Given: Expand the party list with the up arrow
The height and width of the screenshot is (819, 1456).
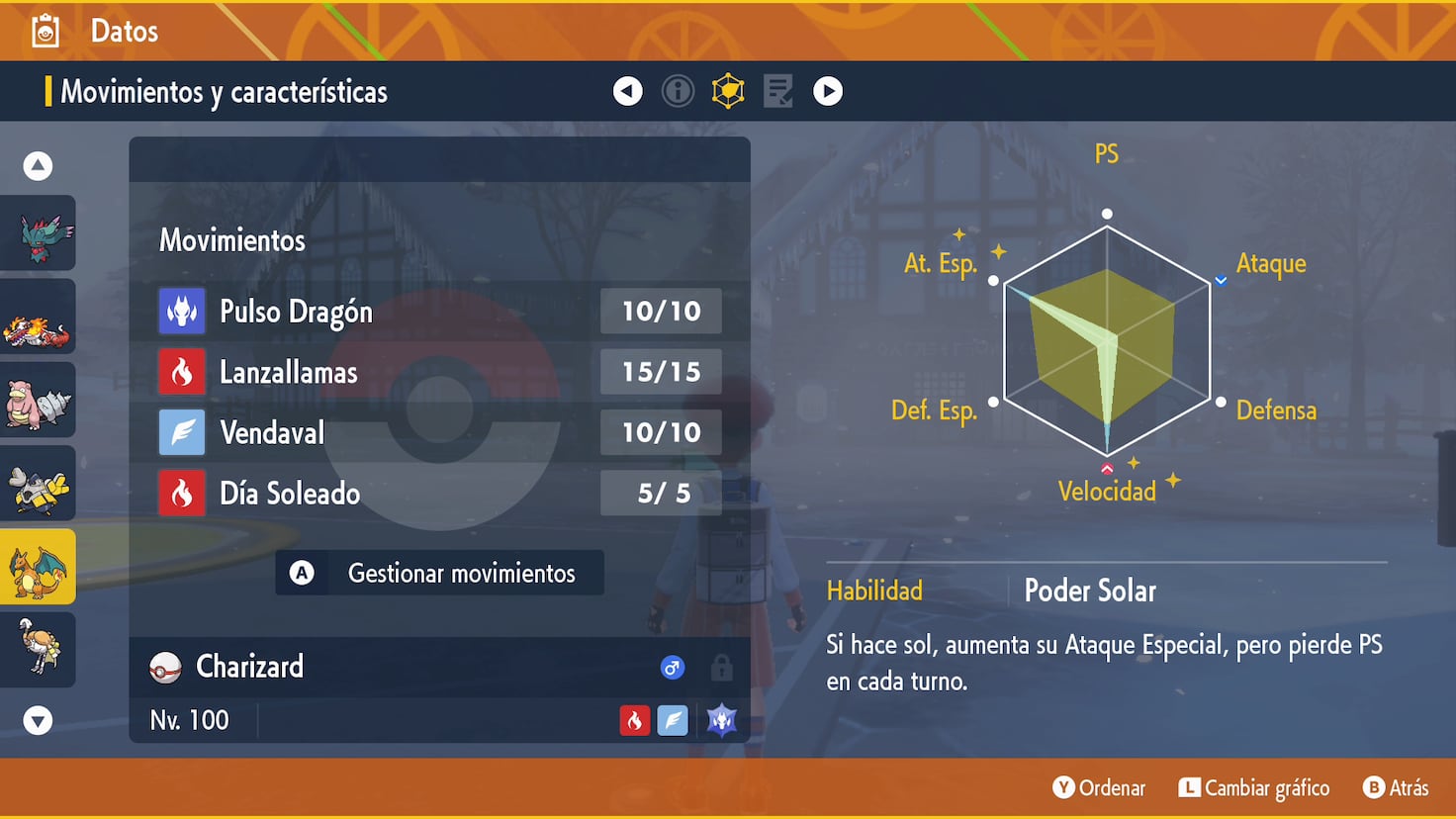Looking at the screenshot, I should tap(38, 165).
